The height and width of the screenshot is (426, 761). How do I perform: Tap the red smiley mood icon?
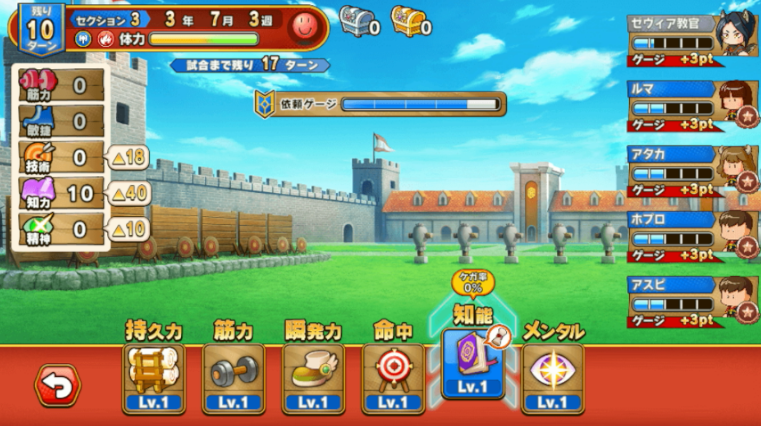click(x=305, y=27)
